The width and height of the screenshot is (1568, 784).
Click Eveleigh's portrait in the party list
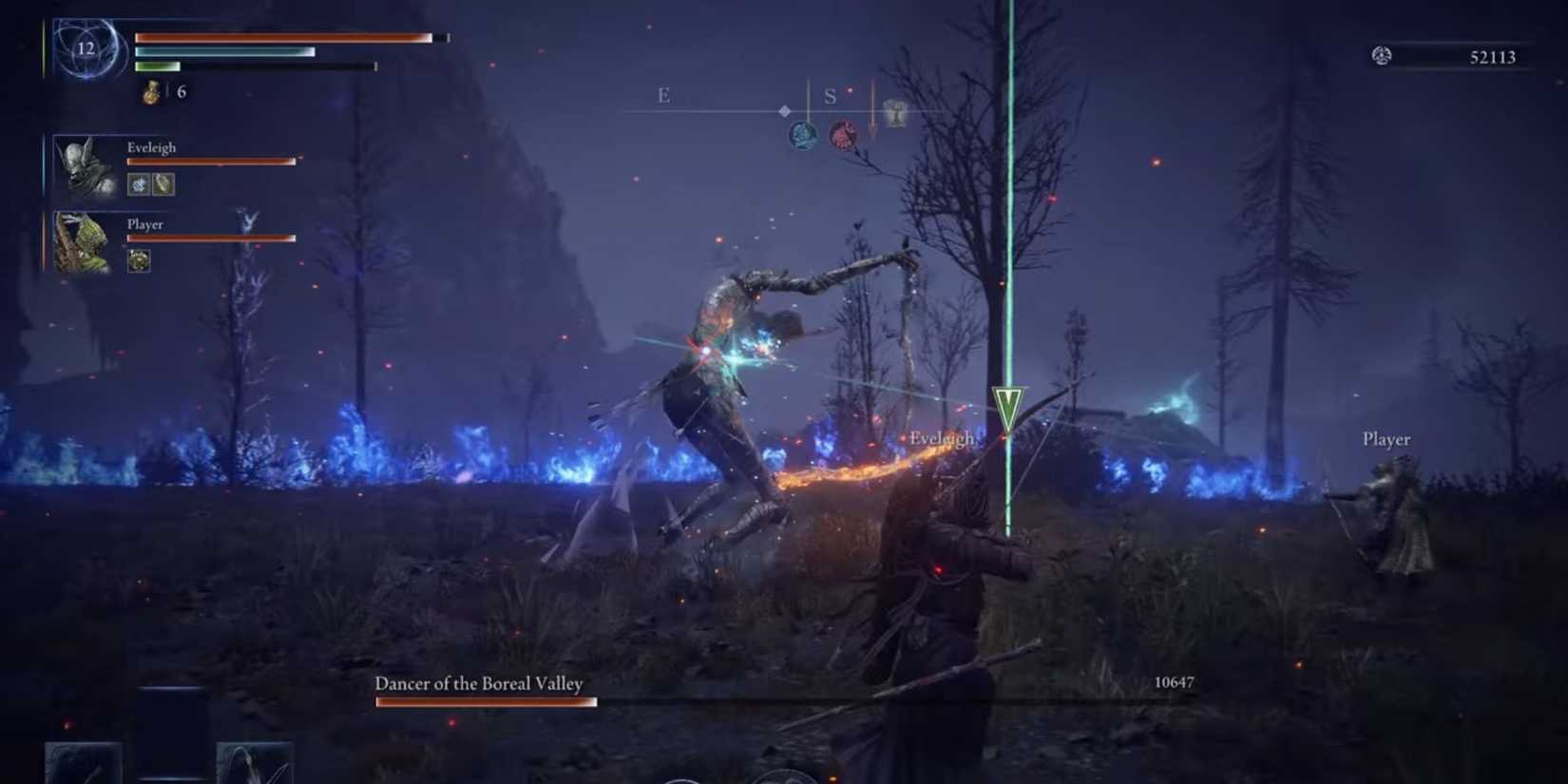(x=81, y=166)
